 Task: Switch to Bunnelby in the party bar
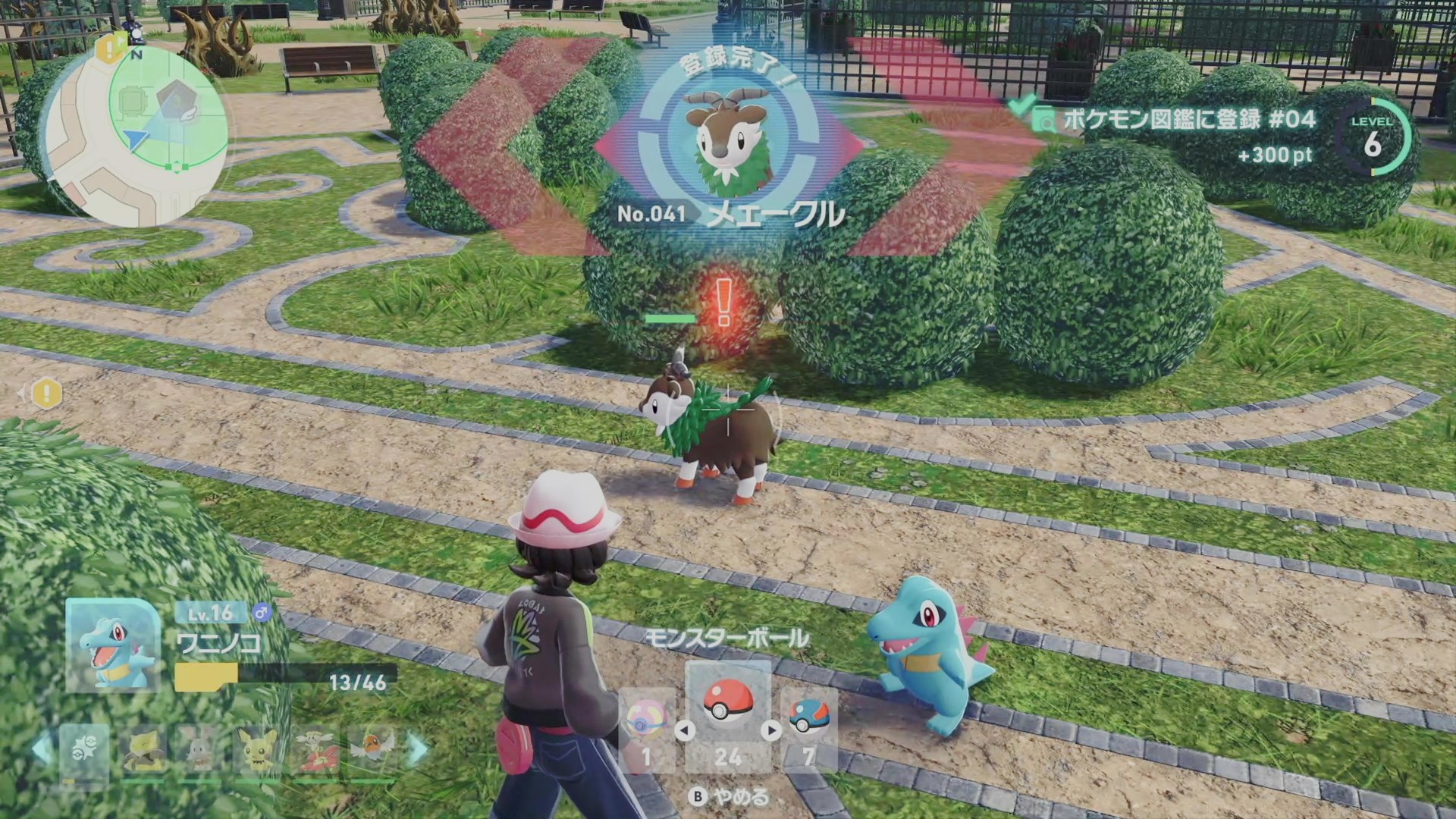point(199,751)
